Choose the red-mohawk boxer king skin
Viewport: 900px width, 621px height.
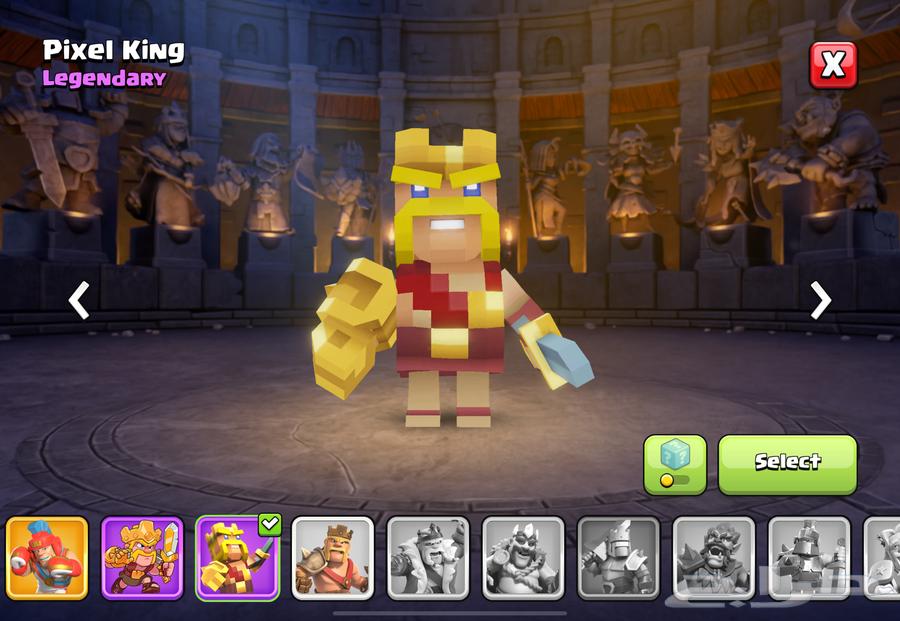47,558
